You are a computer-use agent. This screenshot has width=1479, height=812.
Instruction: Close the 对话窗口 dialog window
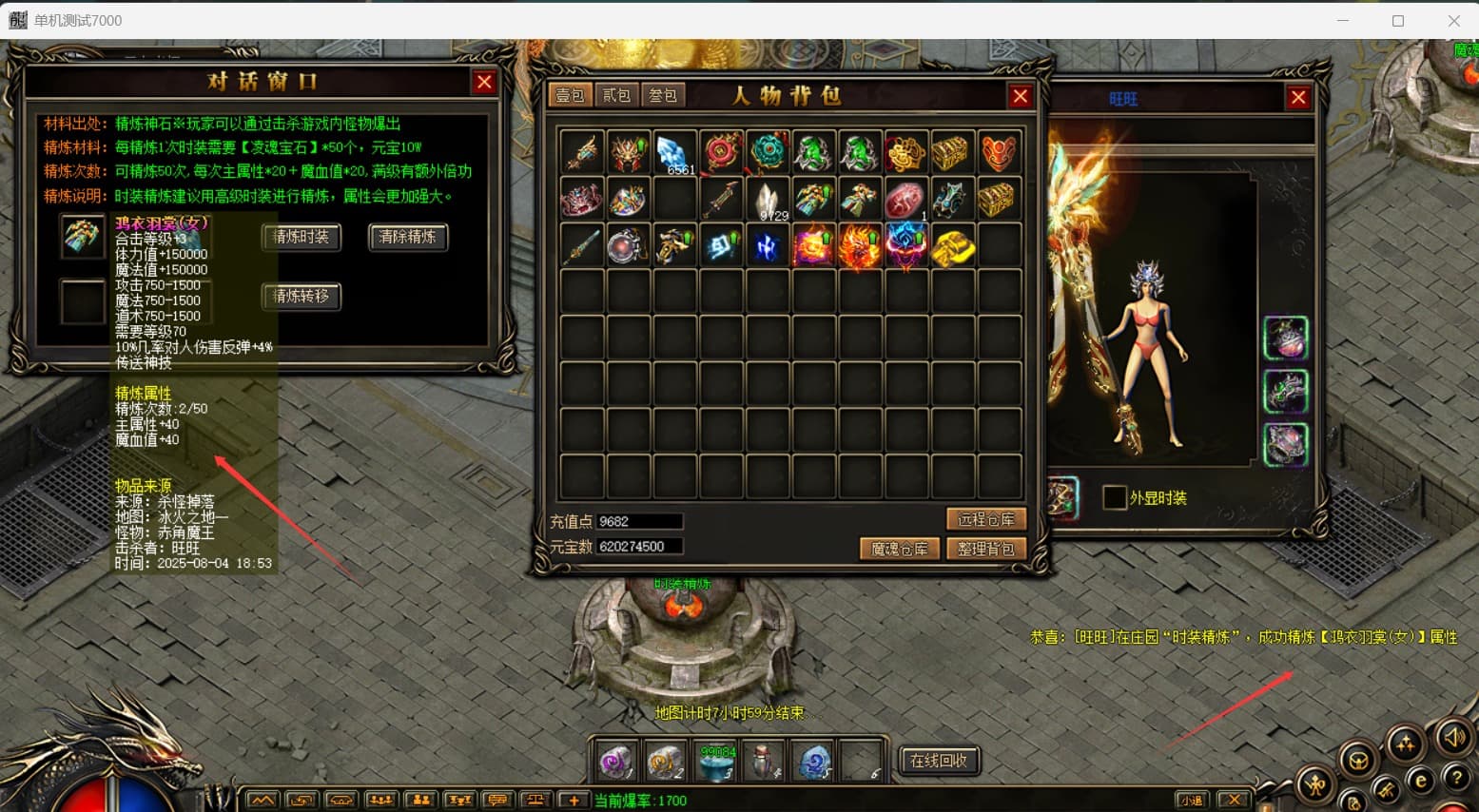point(484,83)
